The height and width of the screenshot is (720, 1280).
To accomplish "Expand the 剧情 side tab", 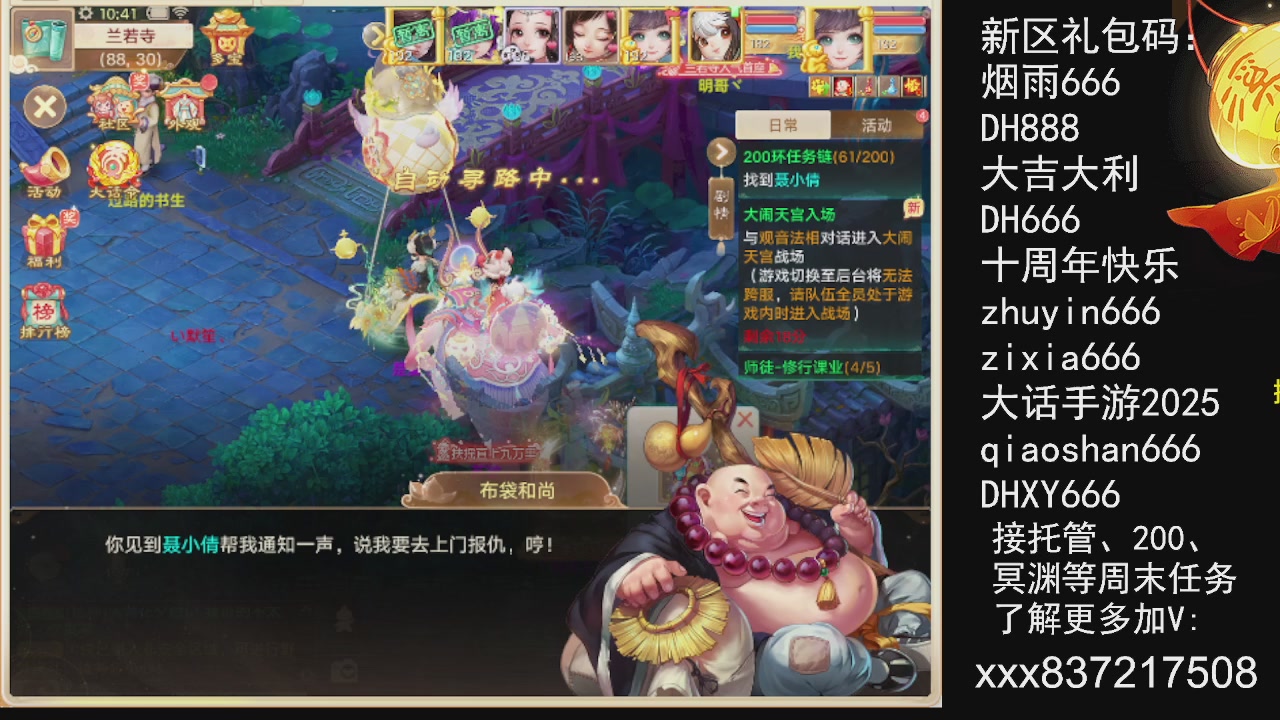I will (x=723, y=207).
